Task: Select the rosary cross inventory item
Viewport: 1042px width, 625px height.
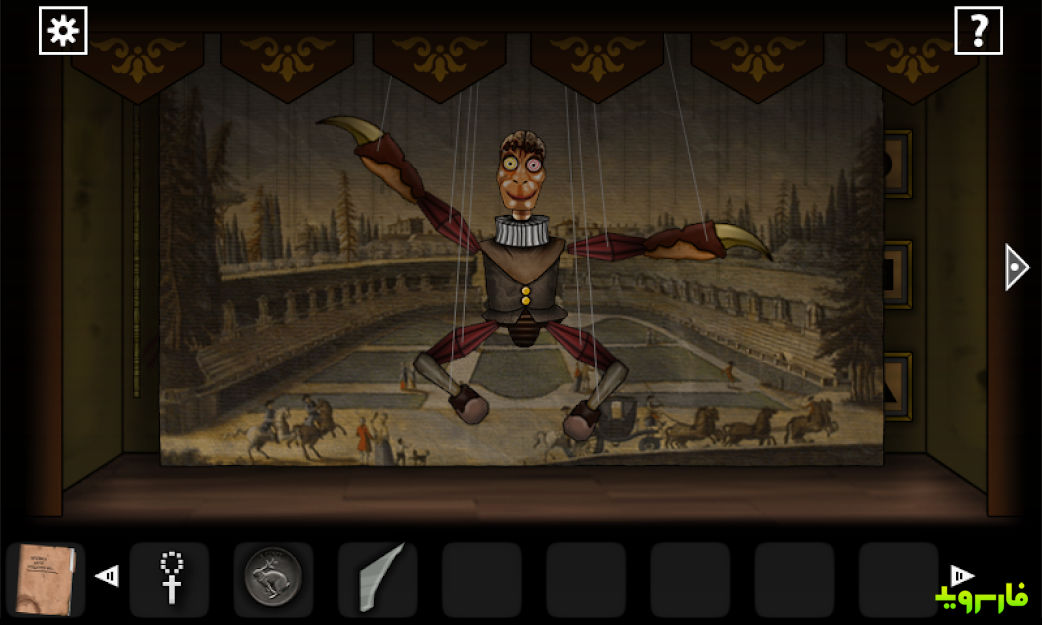Action: [170, 578]
